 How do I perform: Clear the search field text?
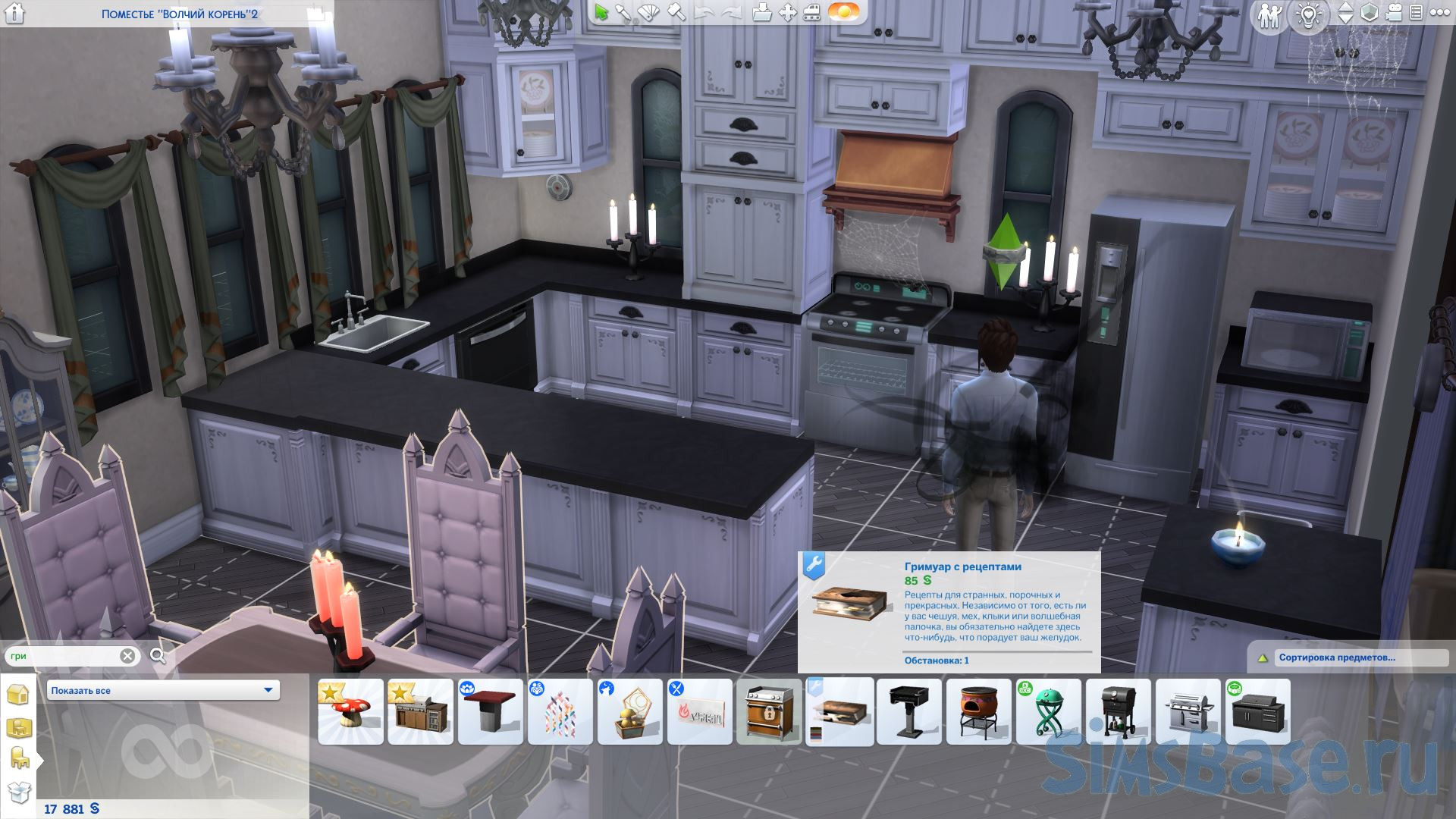[127, 656]
